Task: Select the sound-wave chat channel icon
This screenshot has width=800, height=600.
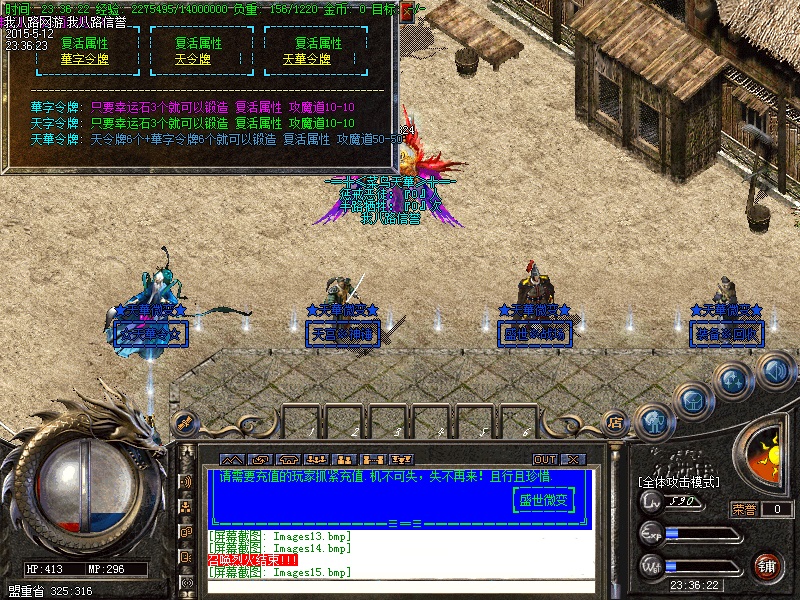Action: point(186,482)
